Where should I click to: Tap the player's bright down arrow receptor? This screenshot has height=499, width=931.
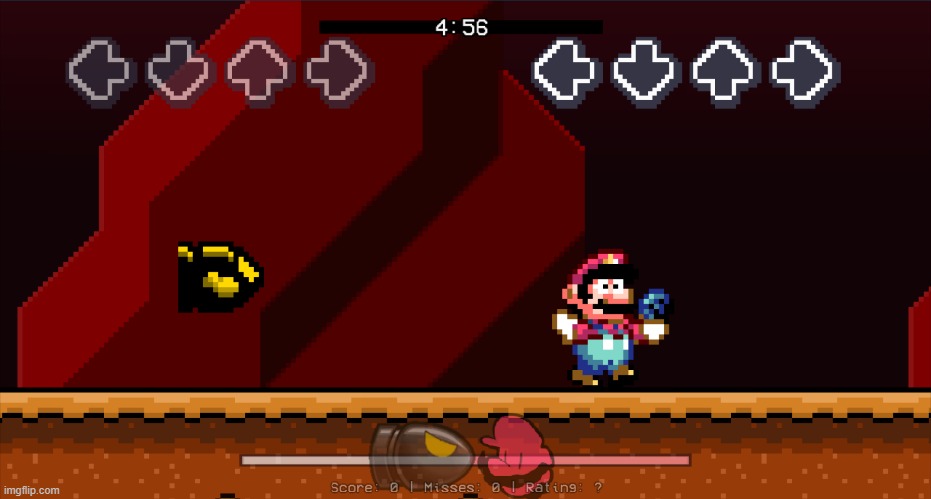[647, 73]
